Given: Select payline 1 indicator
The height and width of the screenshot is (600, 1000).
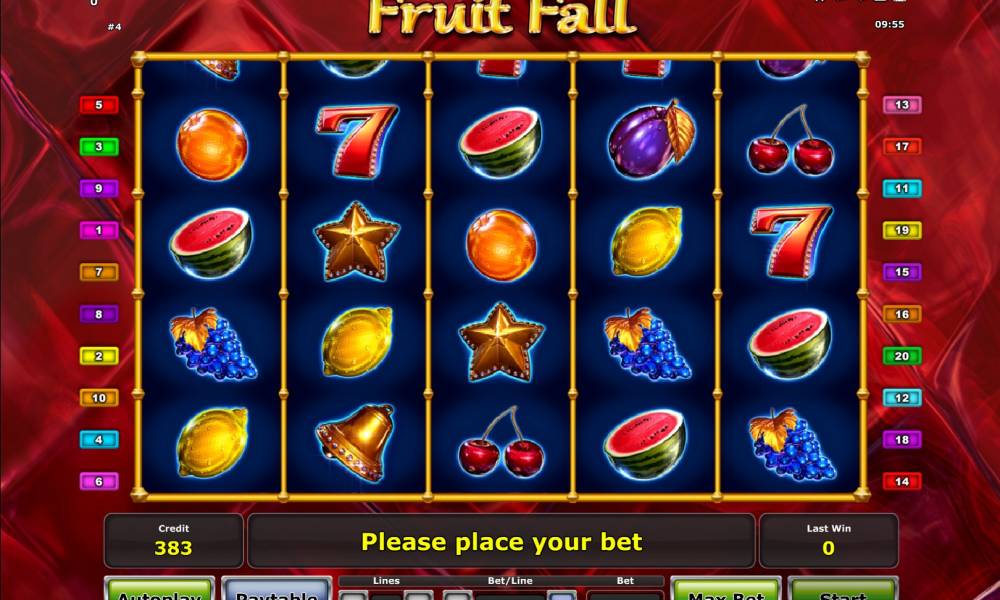Looking at the screenshot, I should [99, 230].
